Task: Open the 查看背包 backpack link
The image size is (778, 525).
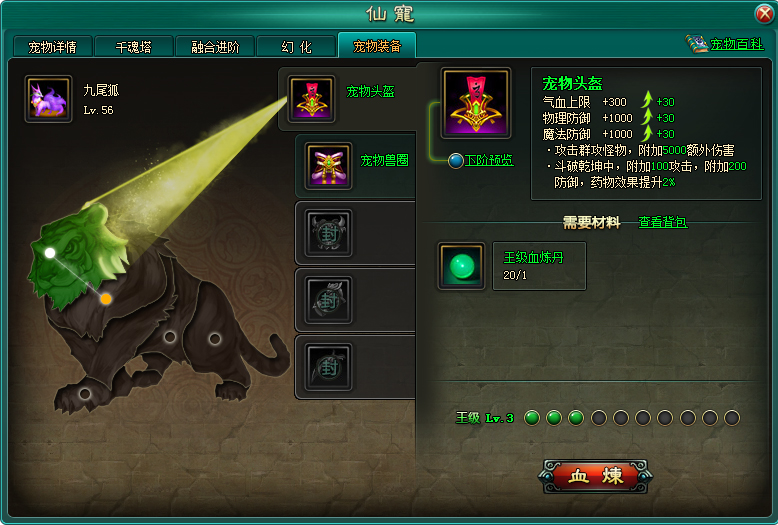Action: pyautogui.click(x=662, y=222)
